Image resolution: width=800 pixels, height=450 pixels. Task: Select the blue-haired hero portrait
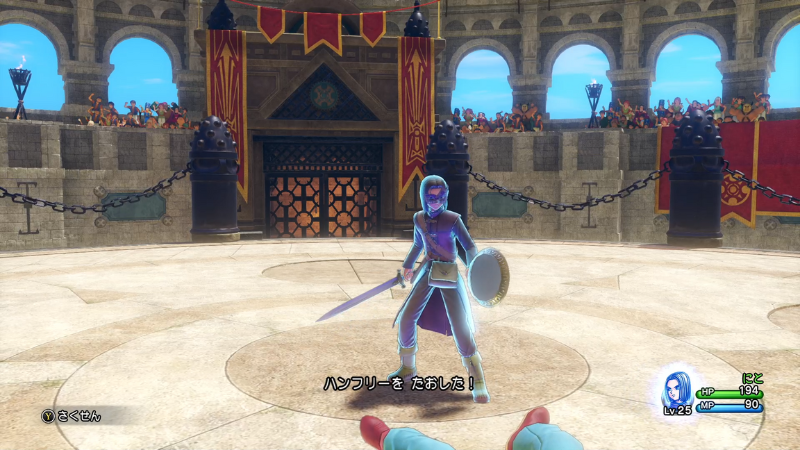(677, 387)
